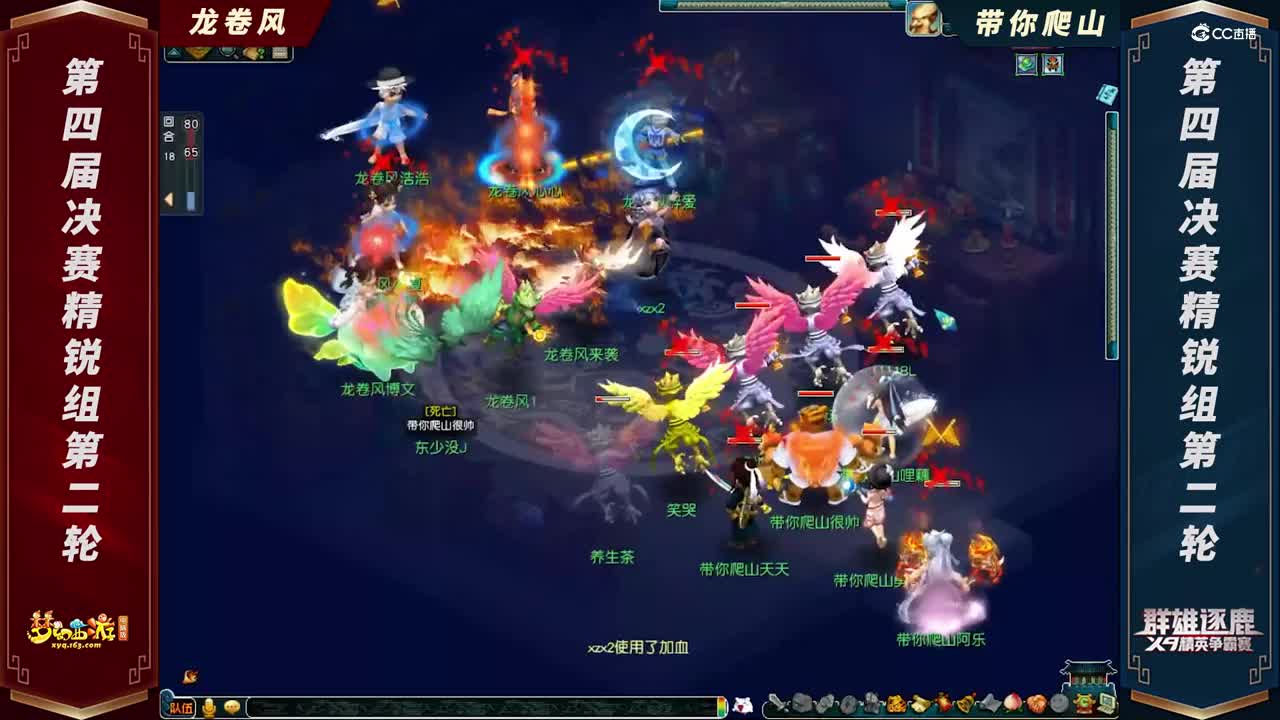Viewport: 1280px width, 720px height.
Task: Click the teal triangle icon in top-left toolbar
Action: point(175,52)
